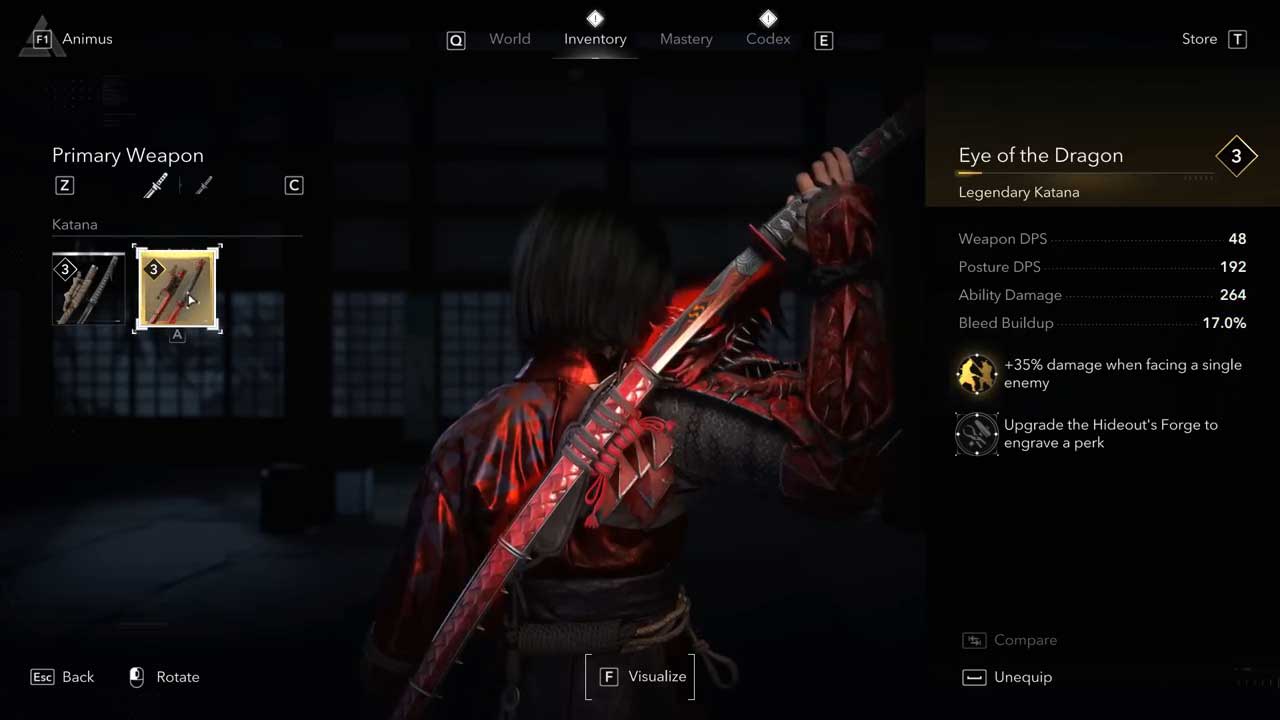Image resolution: width=1280 pixels, height=720 pixels.
Task: Open the Inventory tab
Action: (x=595, y=39)
